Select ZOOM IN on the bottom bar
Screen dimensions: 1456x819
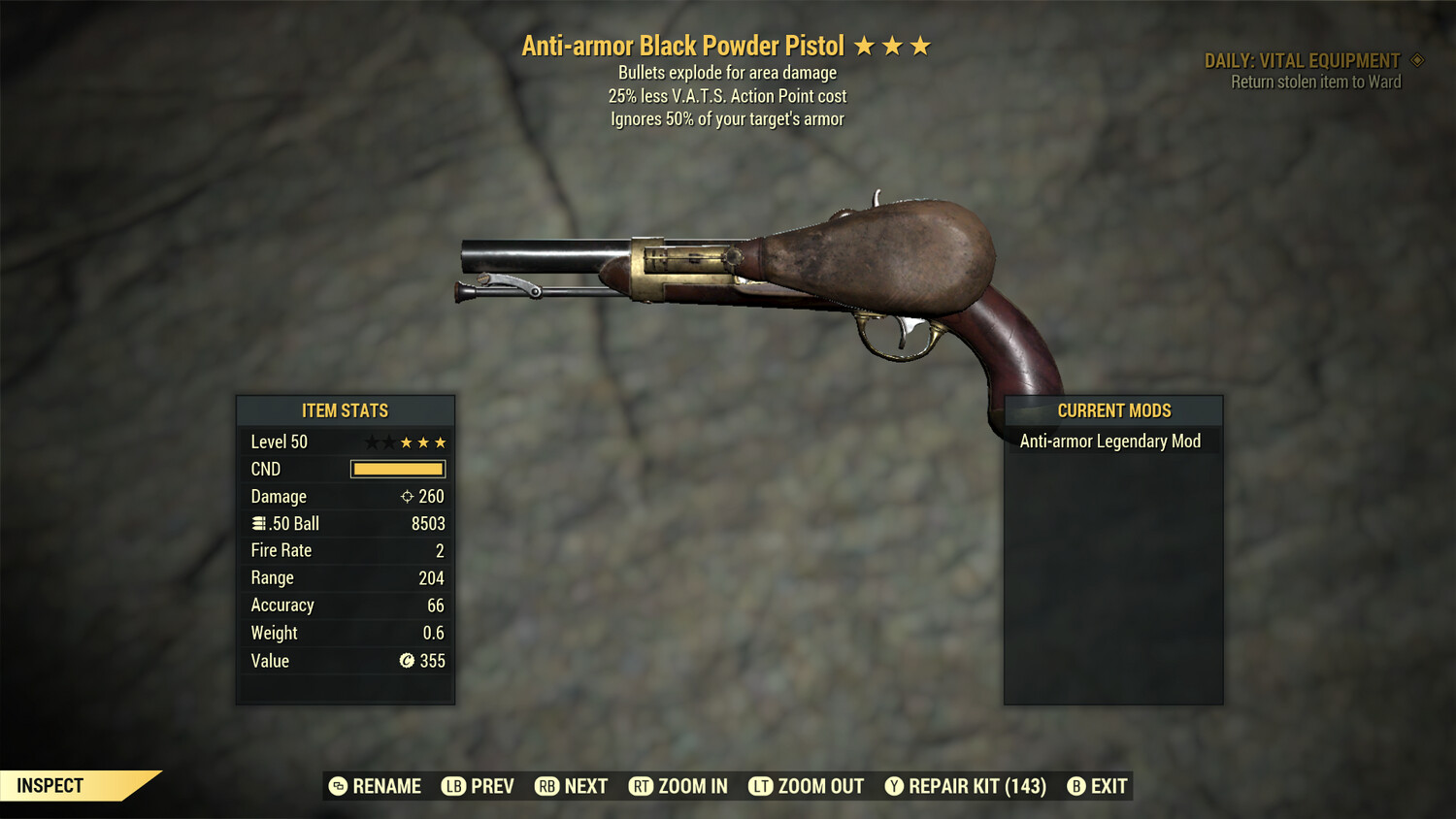tap(691, 786)
